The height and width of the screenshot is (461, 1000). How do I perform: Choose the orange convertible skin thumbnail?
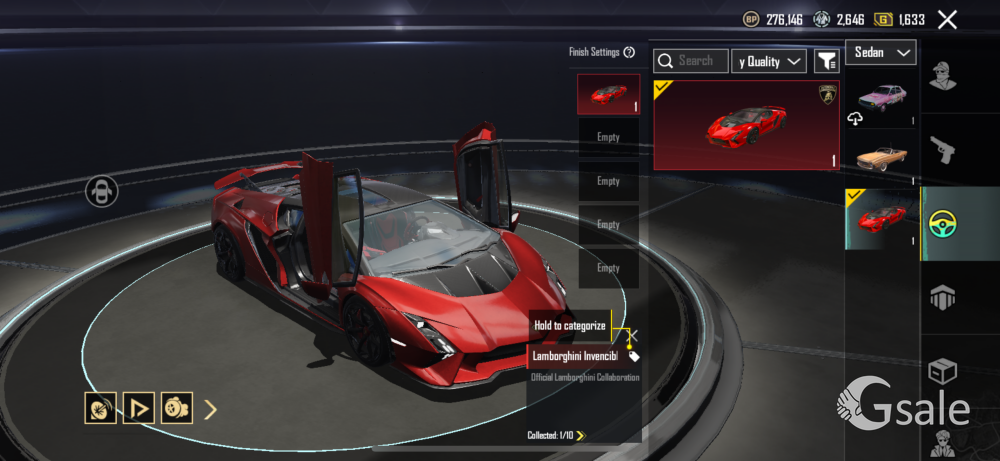tap(881, 157)
